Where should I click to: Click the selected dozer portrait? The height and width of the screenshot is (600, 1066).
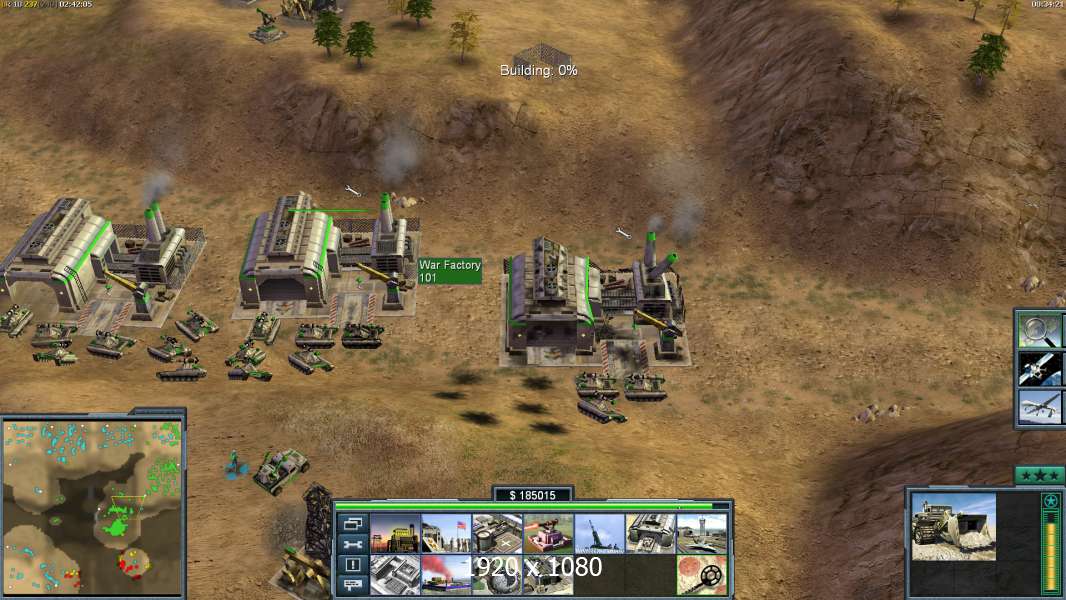pyautogui.click(x=953, y=526)
